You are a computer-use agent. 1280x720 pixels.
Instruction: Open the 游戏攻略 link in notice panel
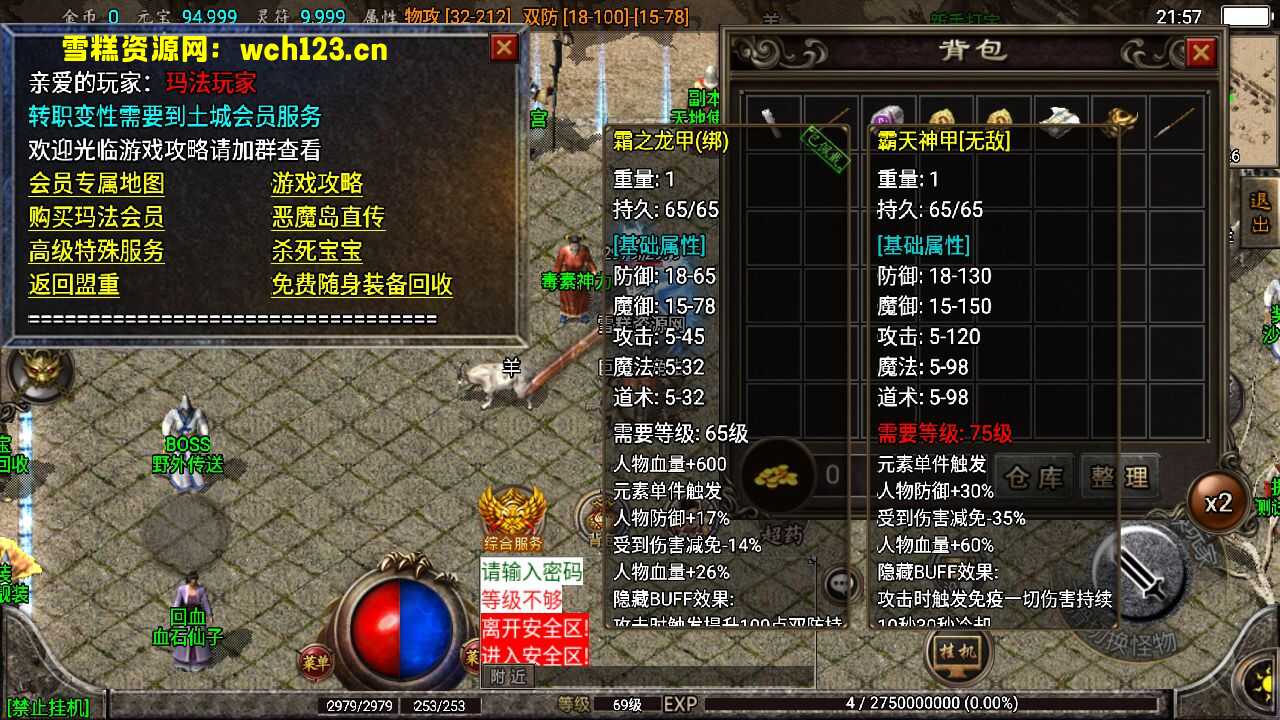tap(316, 185)
